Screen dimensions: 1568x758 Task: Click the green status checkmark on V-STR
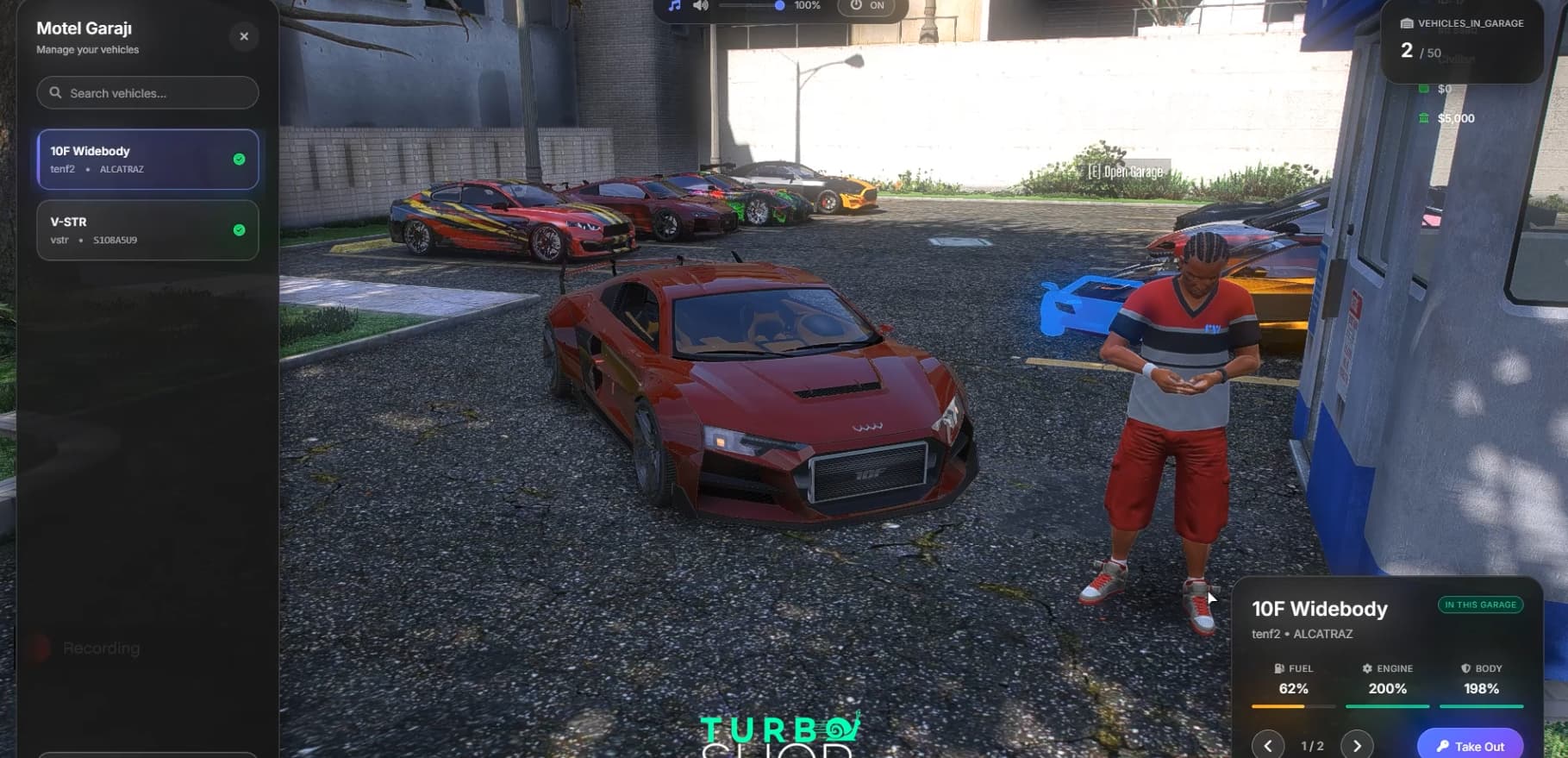(239, 229)
